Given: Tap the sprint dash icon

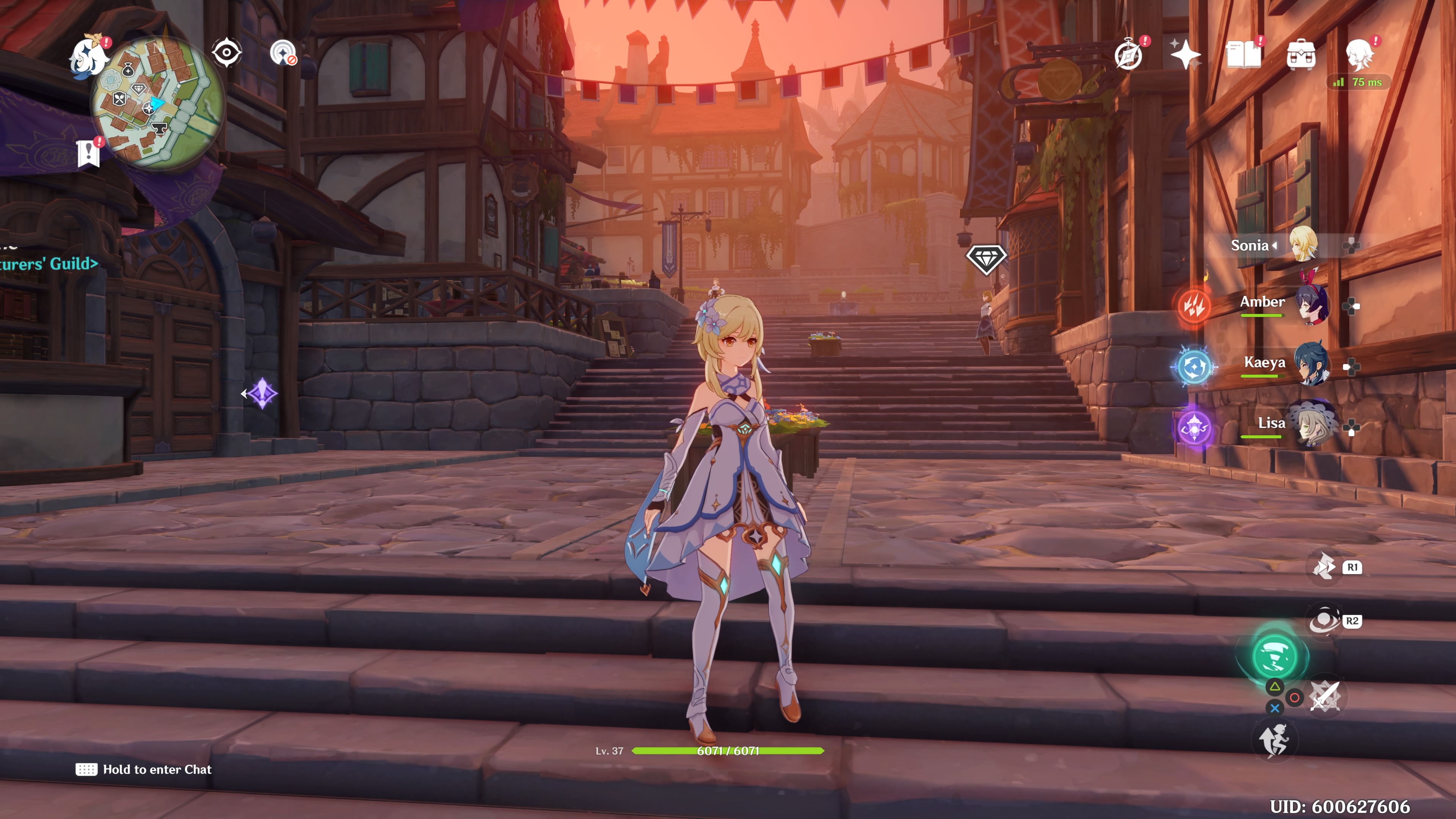Looking at the screenshot, I should pyautogui.click(x=1274, y=741).
